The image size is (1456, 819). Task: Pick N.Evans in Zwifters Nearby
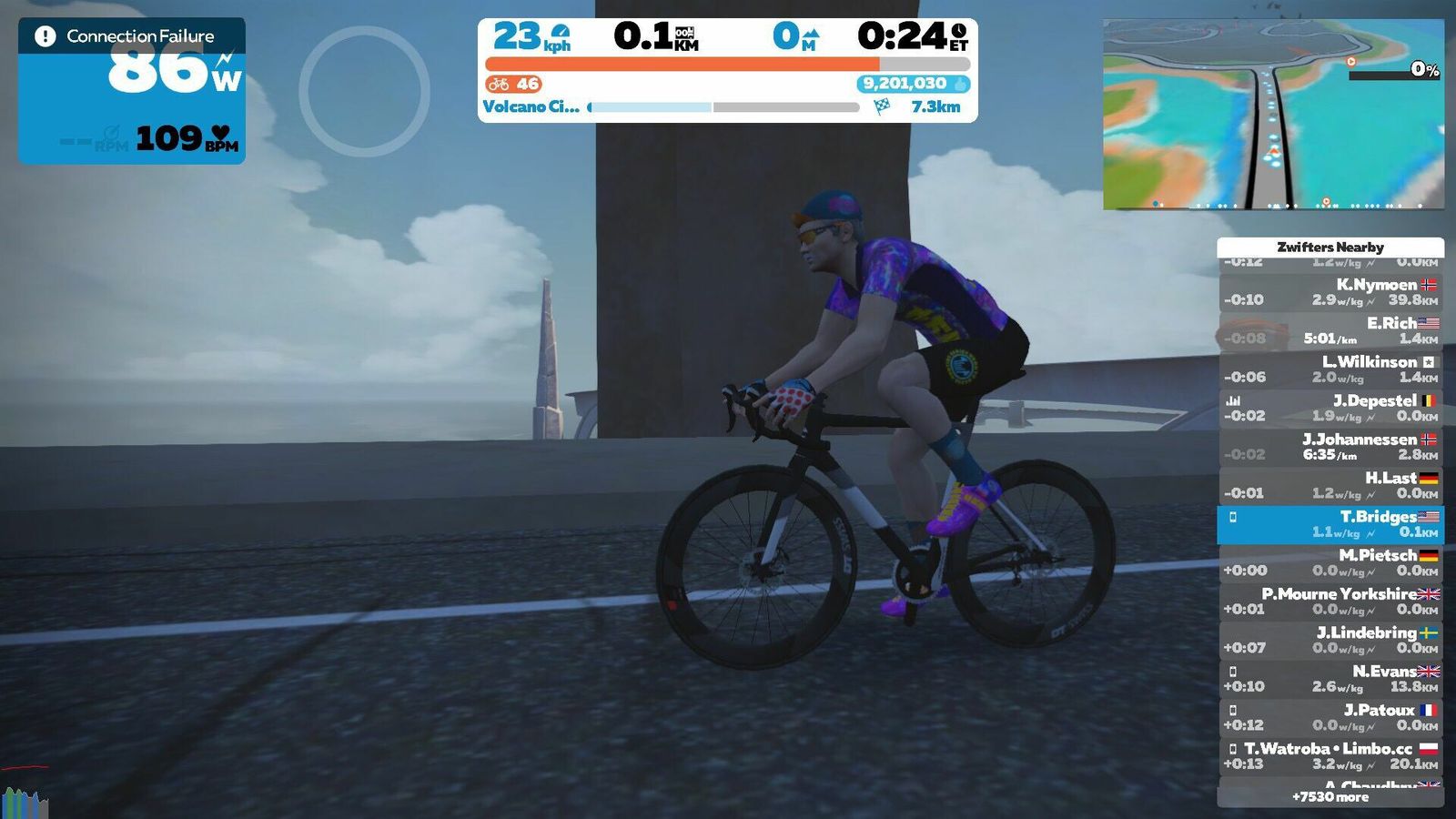tap(1330, 679)
